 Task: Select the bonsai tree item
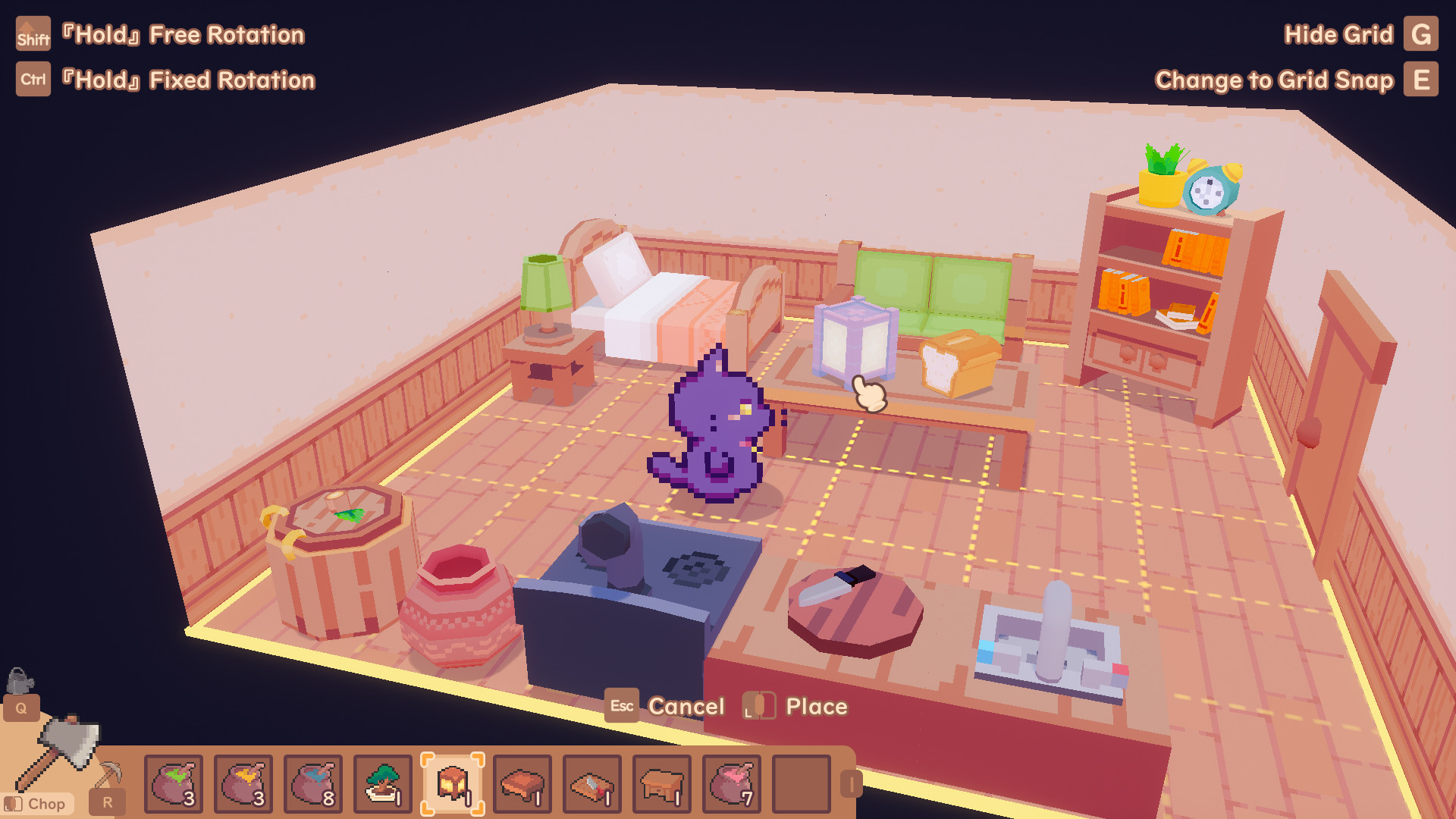(382, 783)
